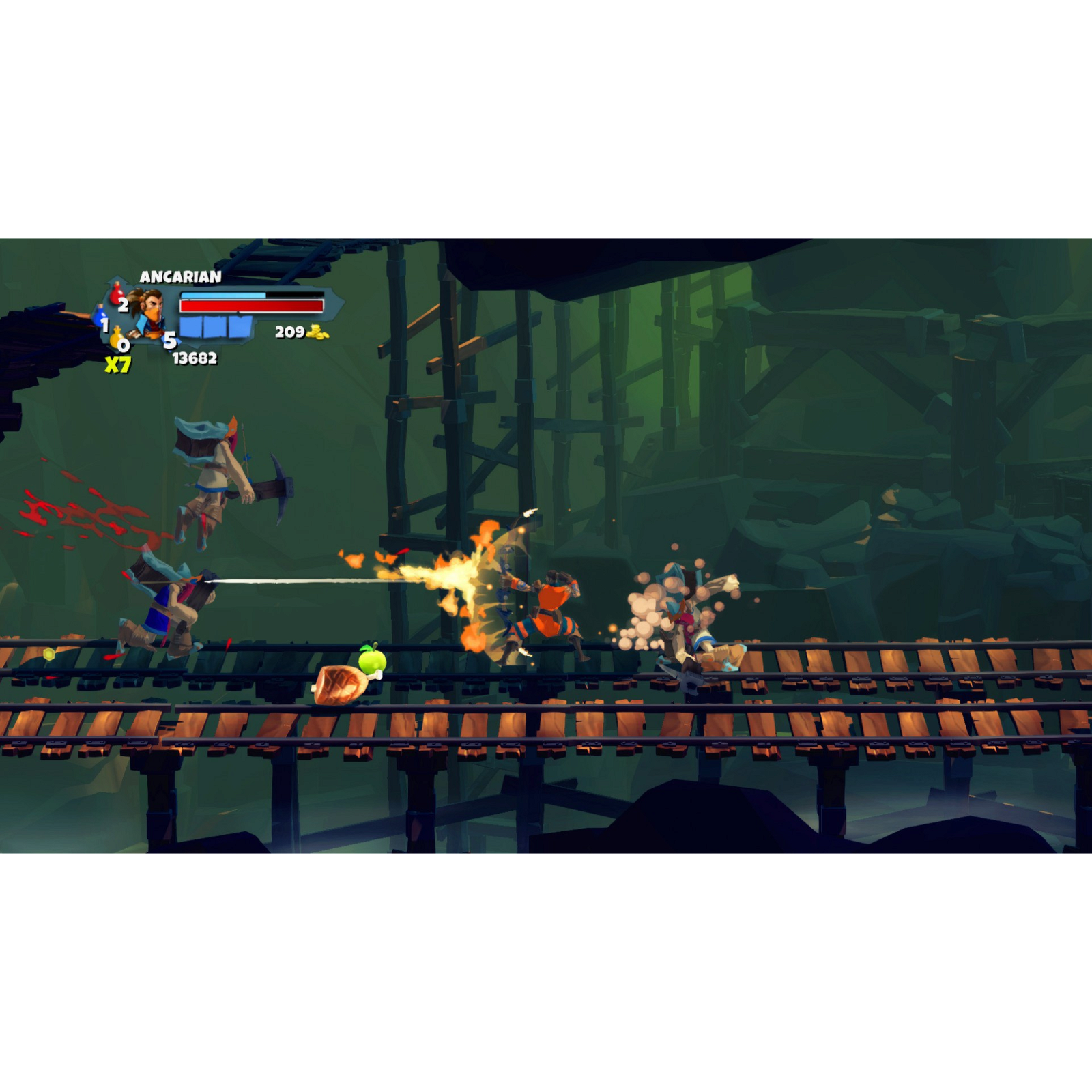Click the red health bar

[x=253, y=305]
